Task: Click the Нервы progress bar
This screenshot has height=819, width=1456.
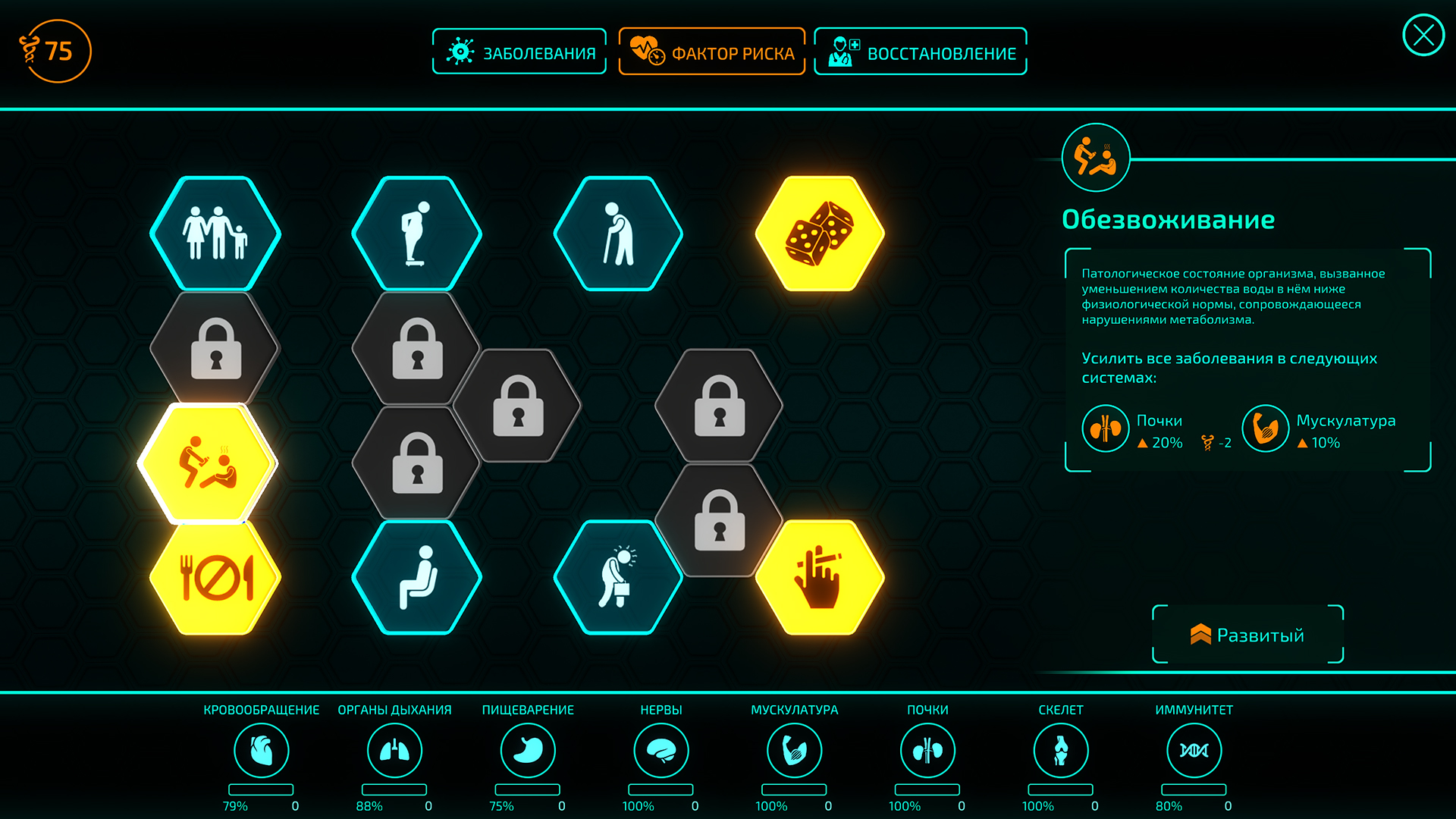Action: [x=661, y=789]
